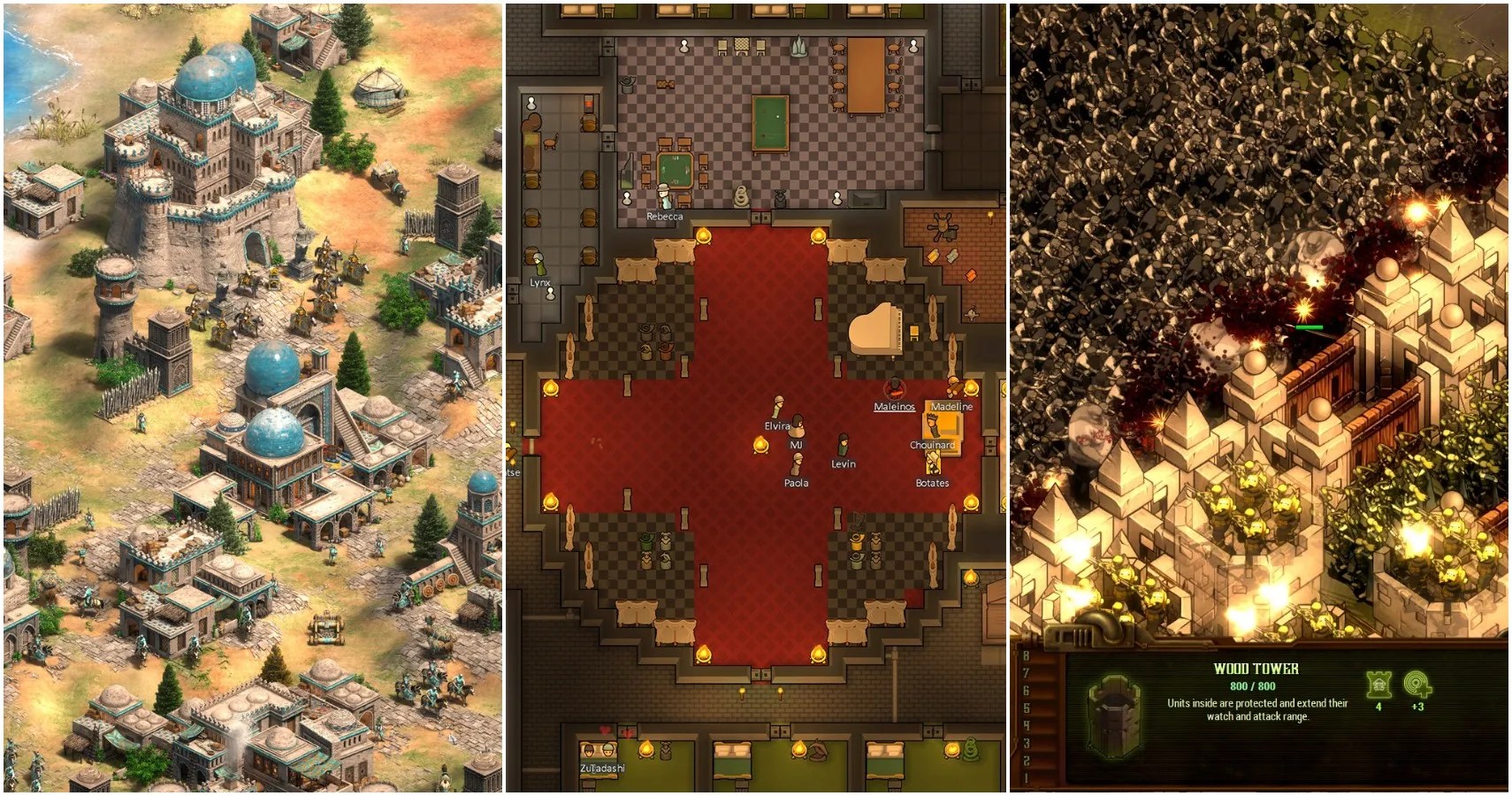This screenshot has height=796, width=1512.
Task: Click the underlined Maleinos name label
Action: pyautogui.click(x=895, y=408)
